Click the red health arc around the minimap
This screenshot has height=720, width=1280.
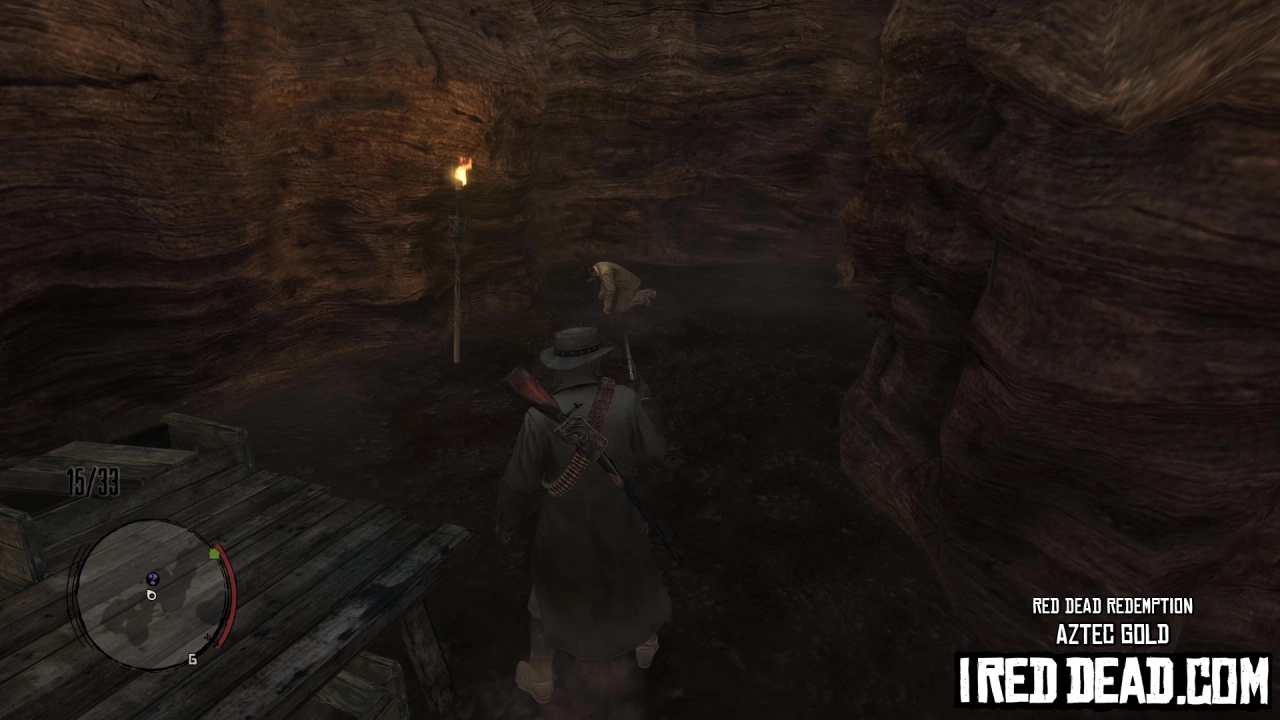pos(228,600)
